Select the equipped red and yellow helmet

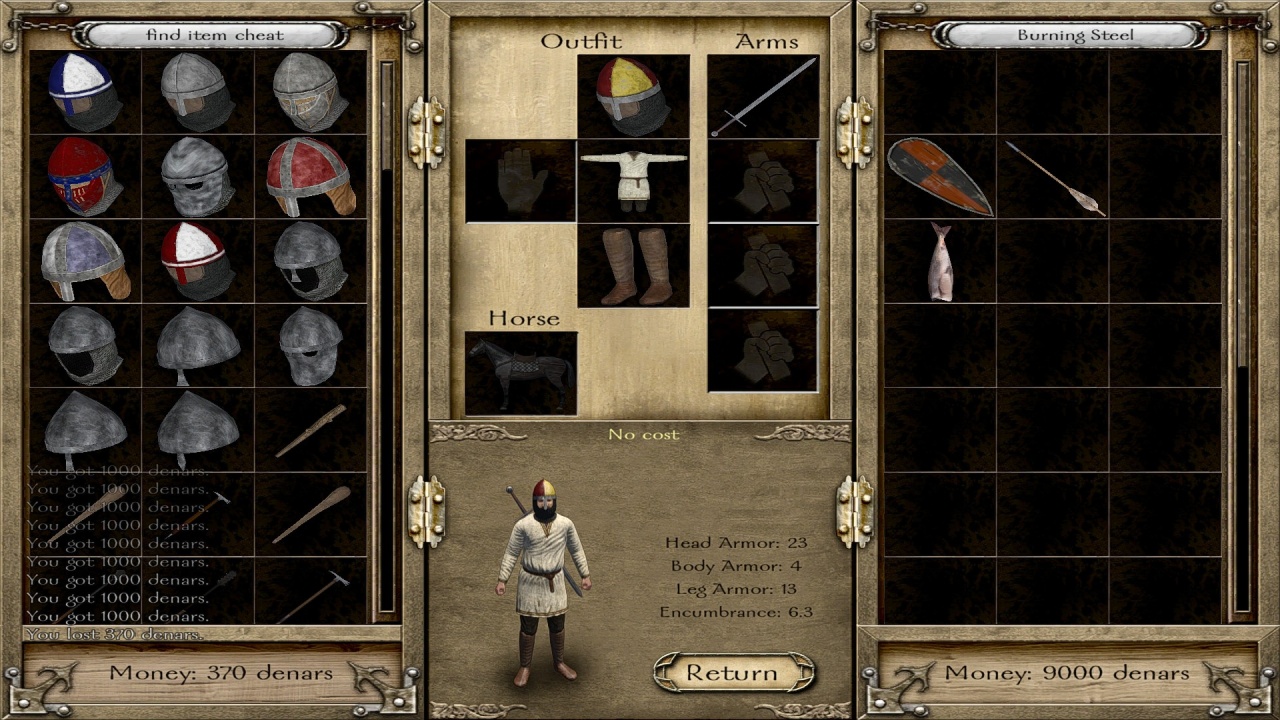click(x=633, y=96)
